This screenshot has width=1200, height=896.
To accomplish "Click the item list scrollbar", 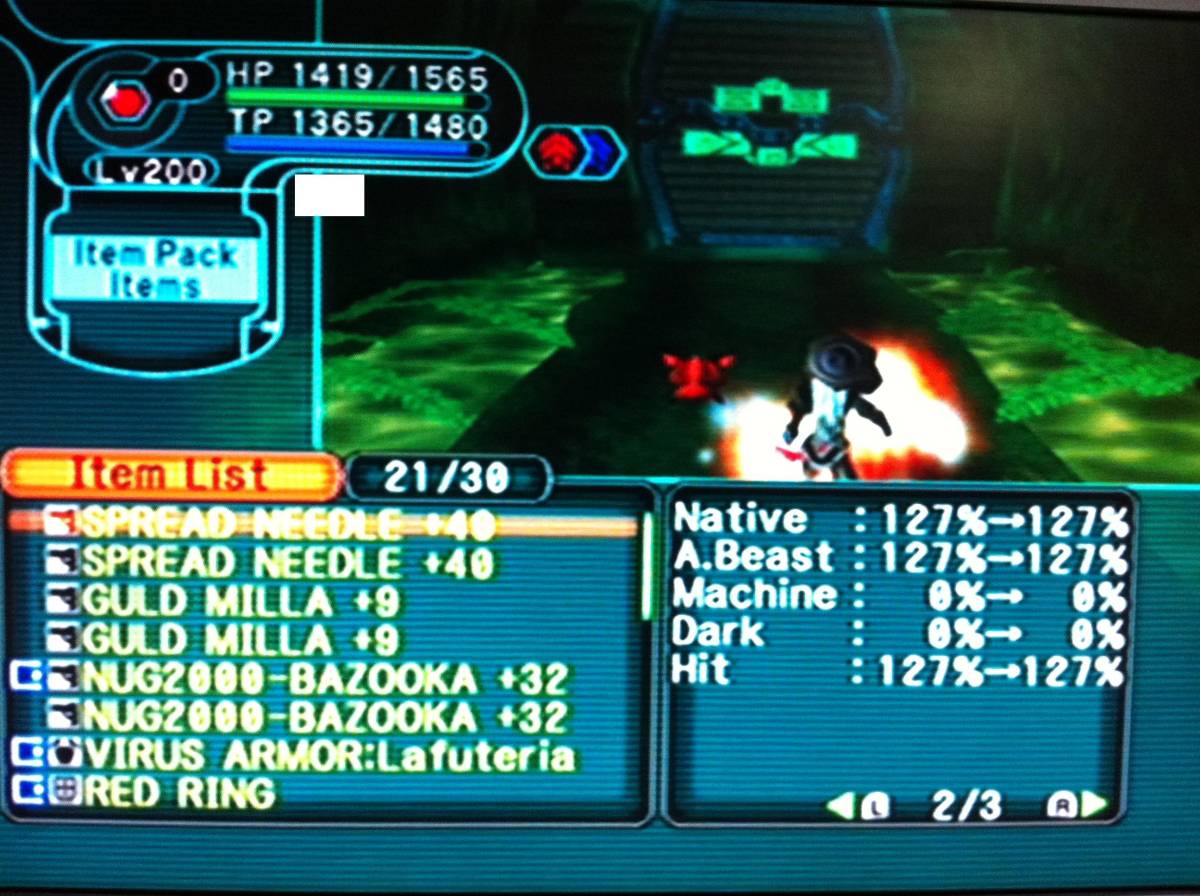I will 647,565.
